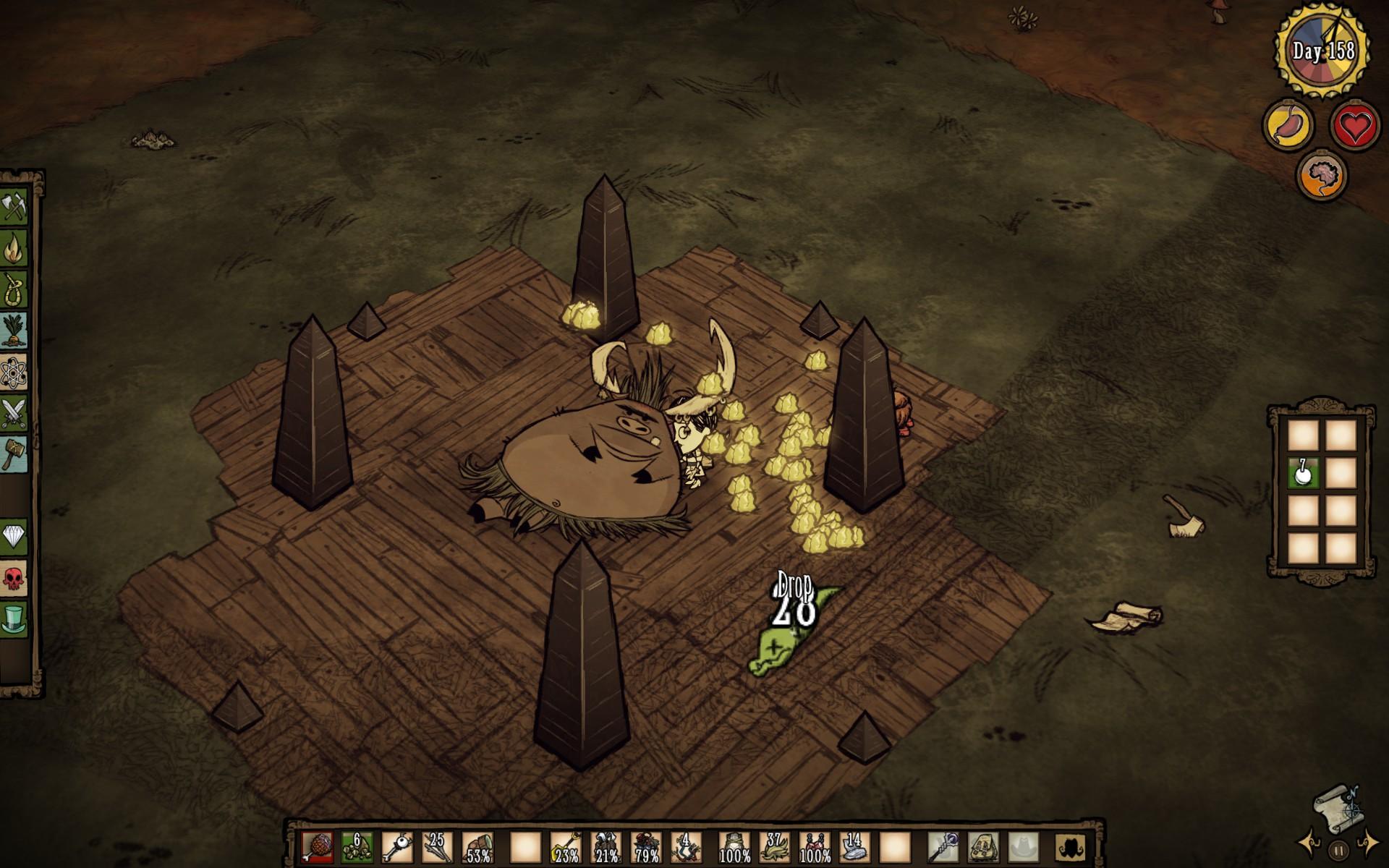Take the white item from the backpack

[x=1304, y=474]
